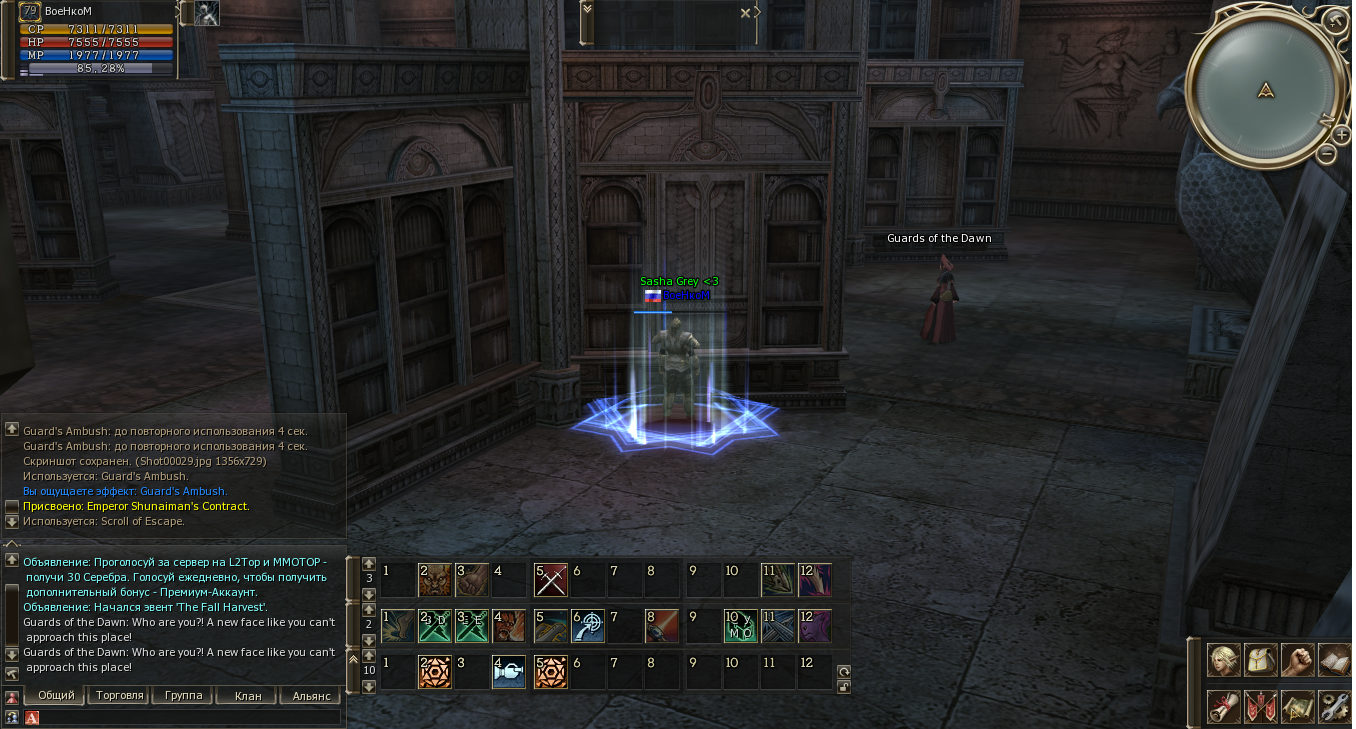Open the character status elf portrait icon
The image size is (1356, 729).
point(1222,660)
